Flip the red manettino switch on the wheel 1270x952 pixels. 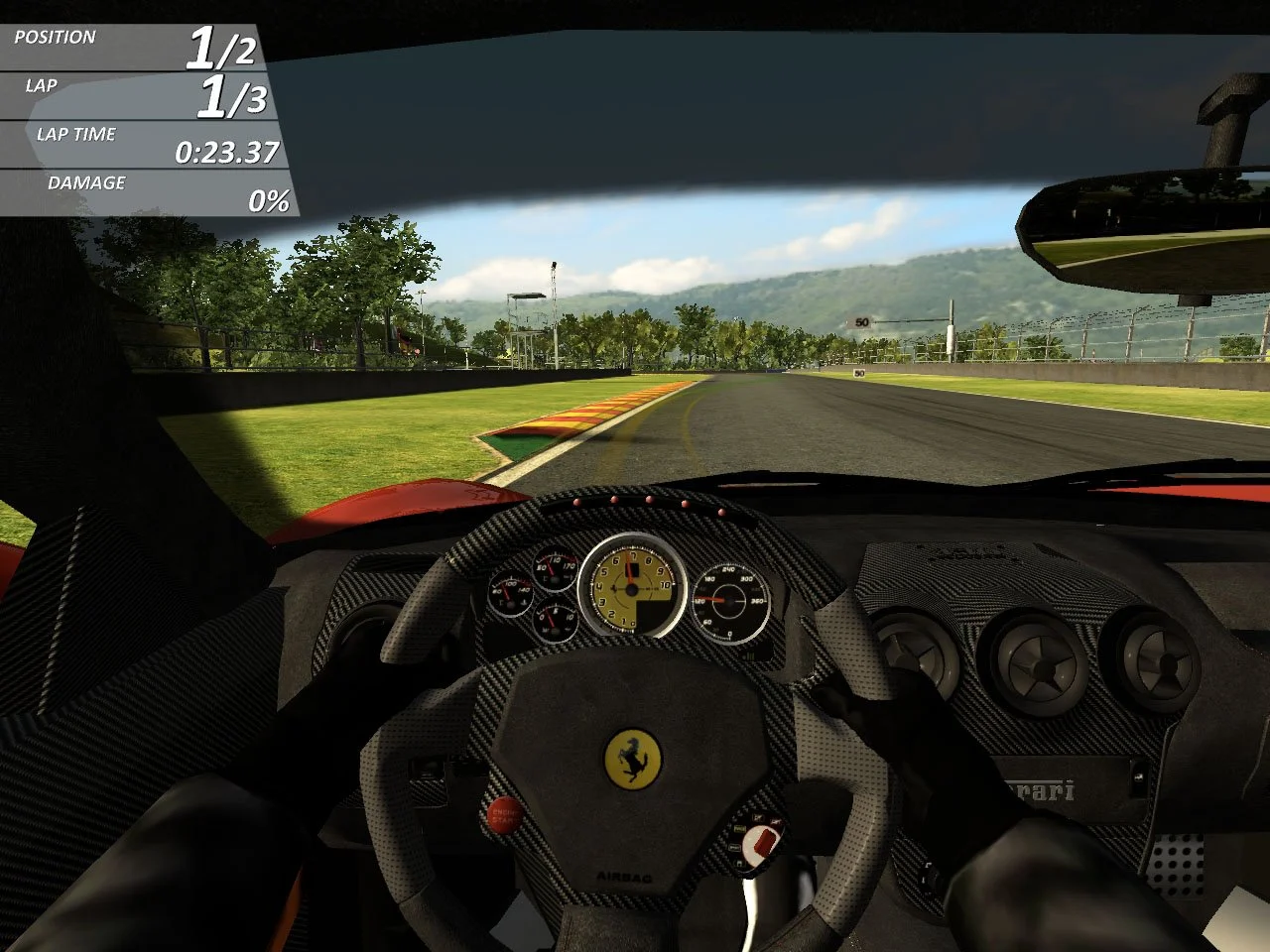[764, 842]
